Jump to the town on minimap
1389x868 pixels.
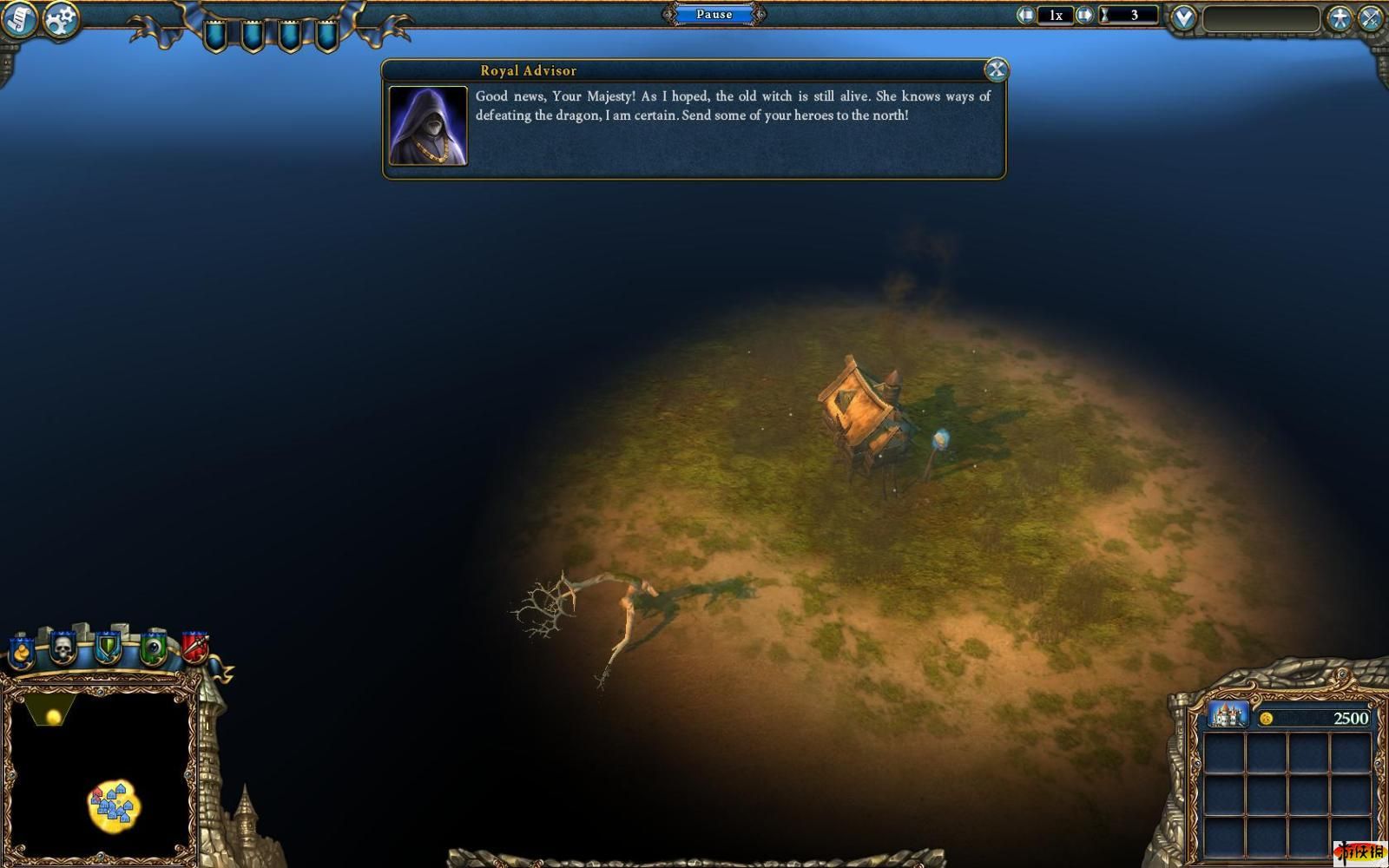pyautogui.click(x=114, y=805)
